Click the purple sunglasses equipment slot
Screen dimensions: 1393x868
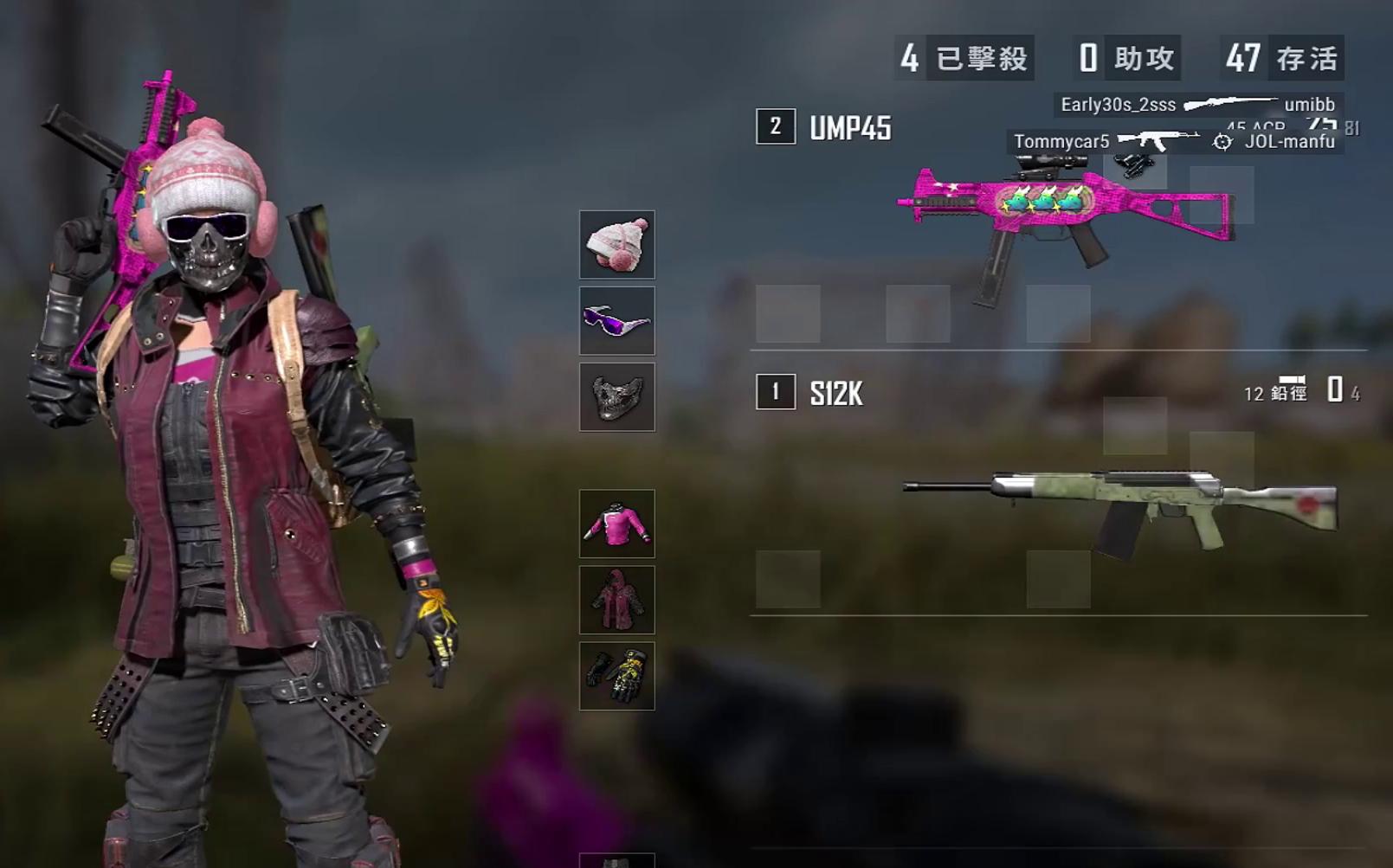pos(616,320)
